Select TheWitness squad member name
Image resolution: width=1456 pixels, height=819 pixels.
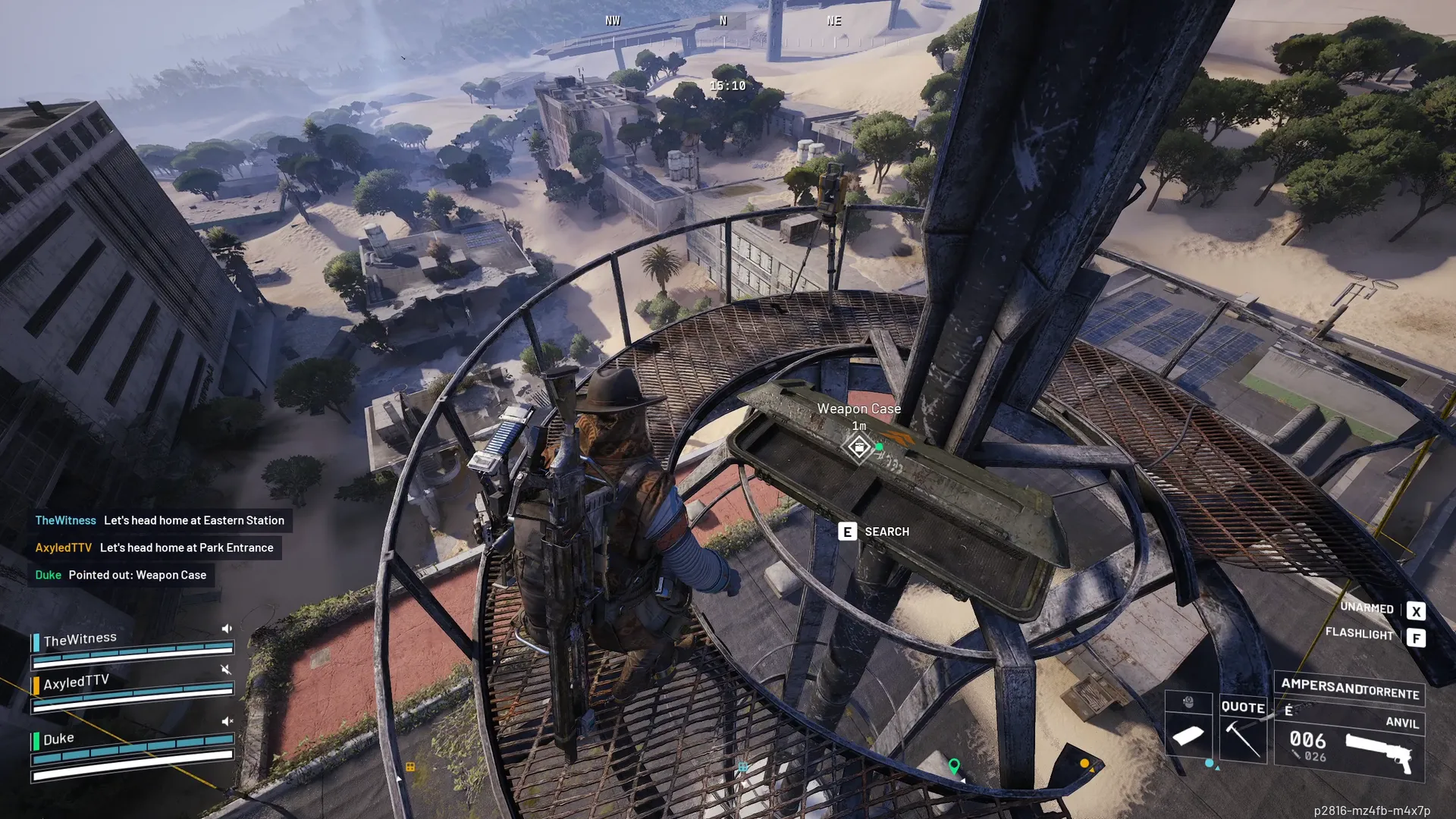tap(80, 639)
